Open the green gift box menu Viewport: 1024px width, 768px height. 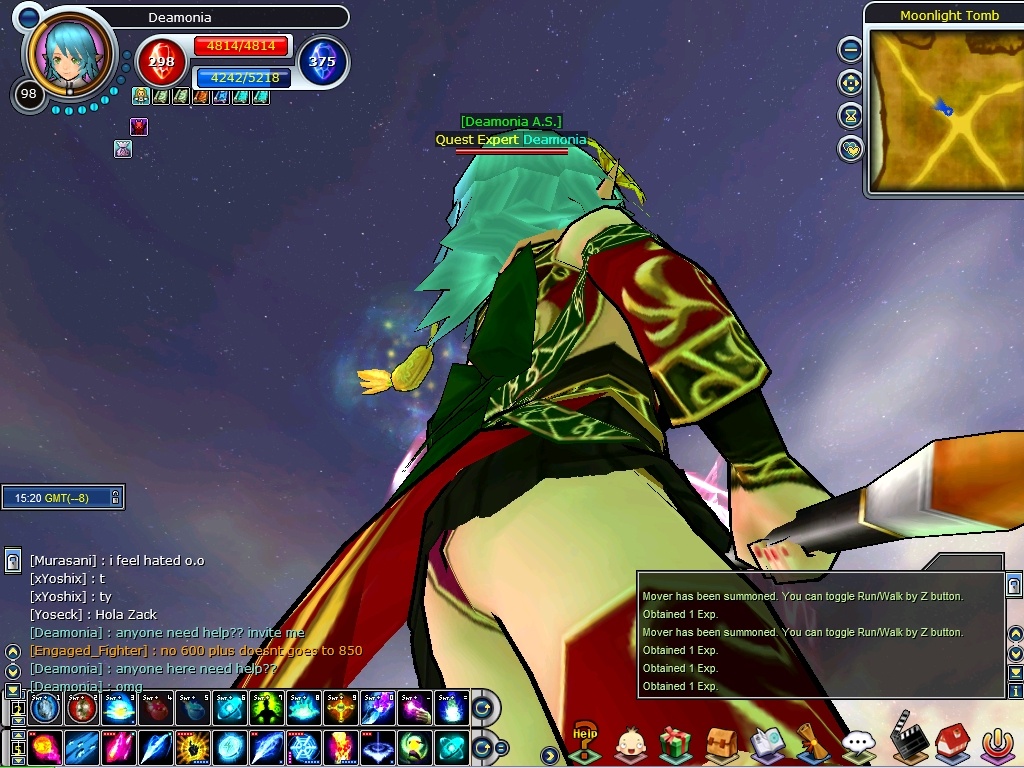pyautogui.click(x=676, y=744)
